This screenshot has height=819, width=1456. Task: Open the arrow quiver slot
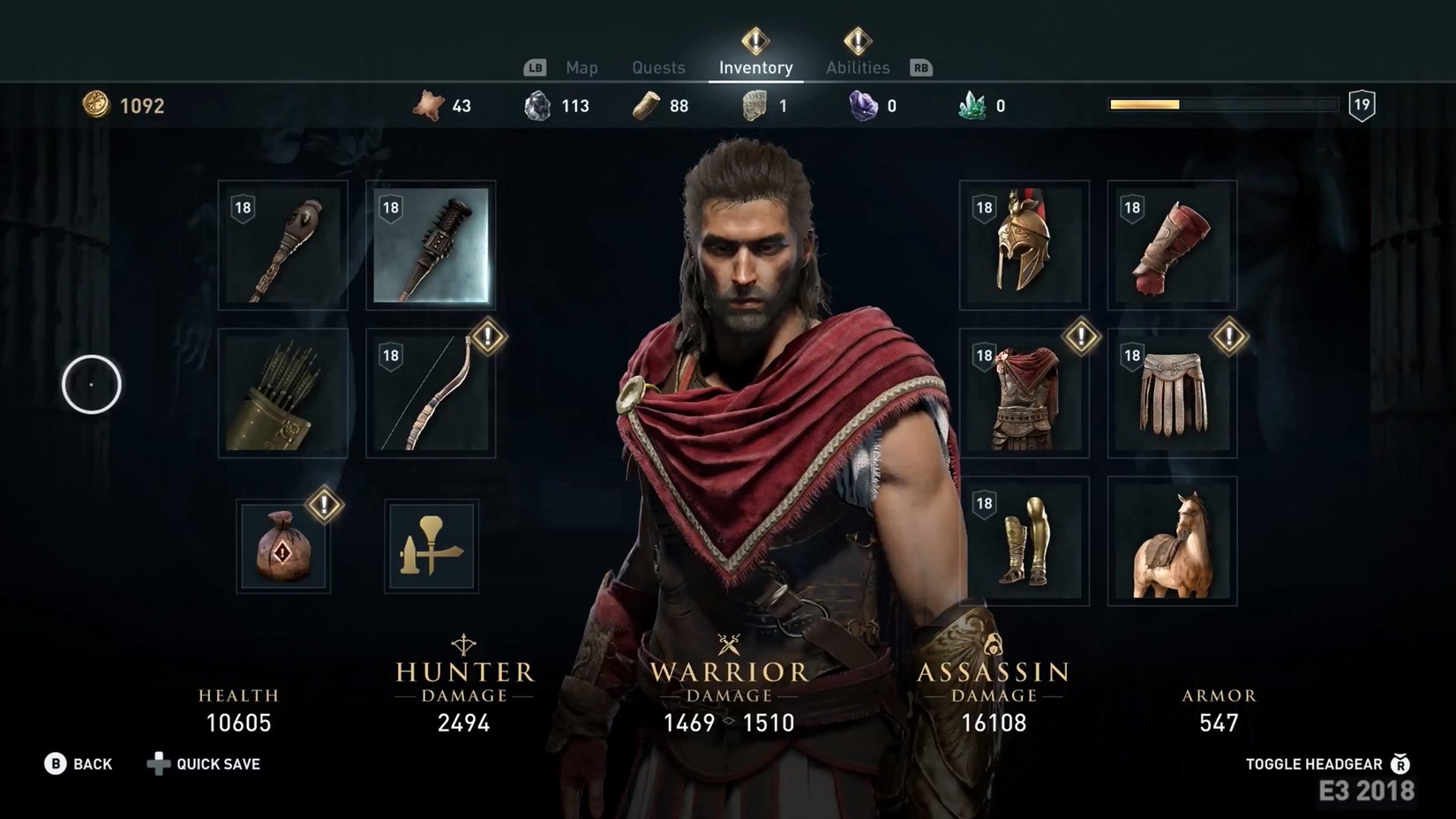pos(283,394)
